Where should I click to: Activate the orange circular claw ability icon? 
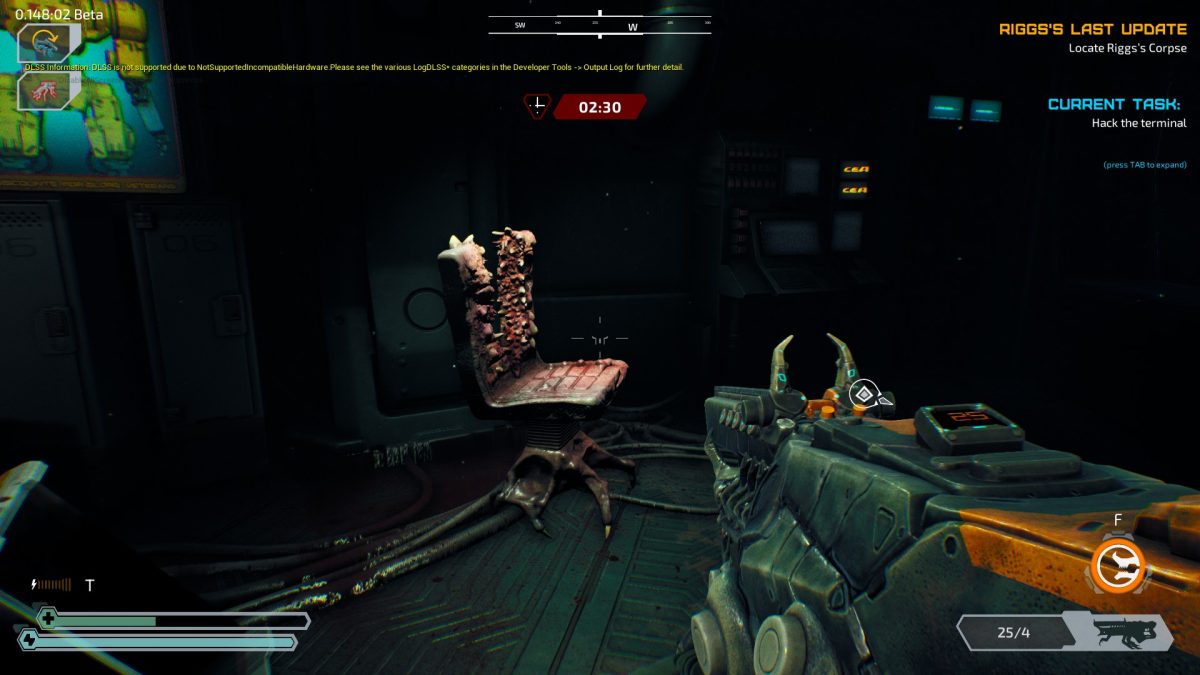[1118, 566]
